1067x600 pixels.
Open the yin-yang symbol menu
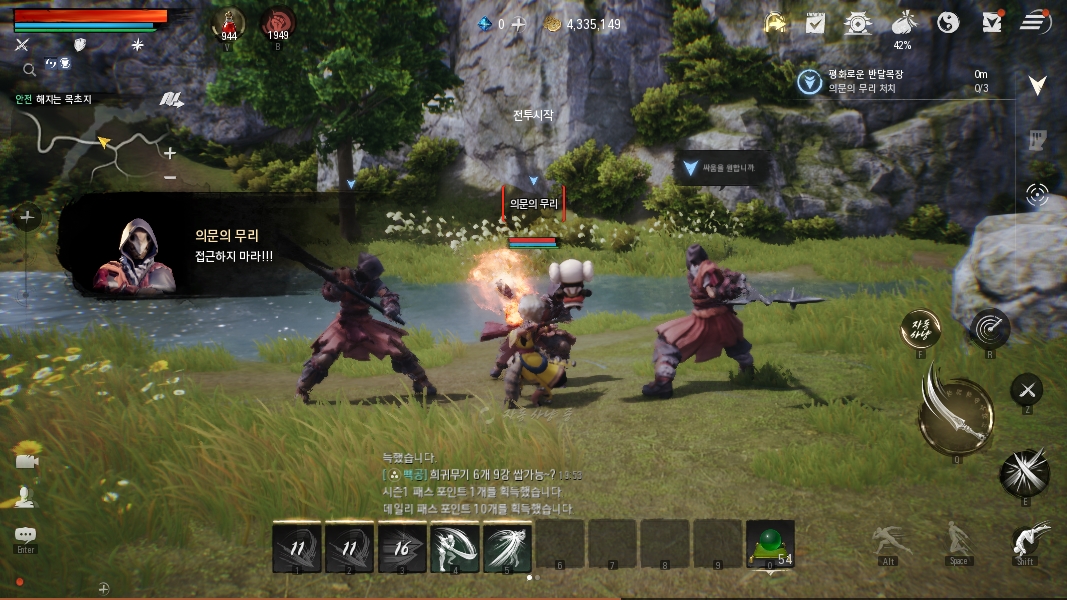pos(948,22)
